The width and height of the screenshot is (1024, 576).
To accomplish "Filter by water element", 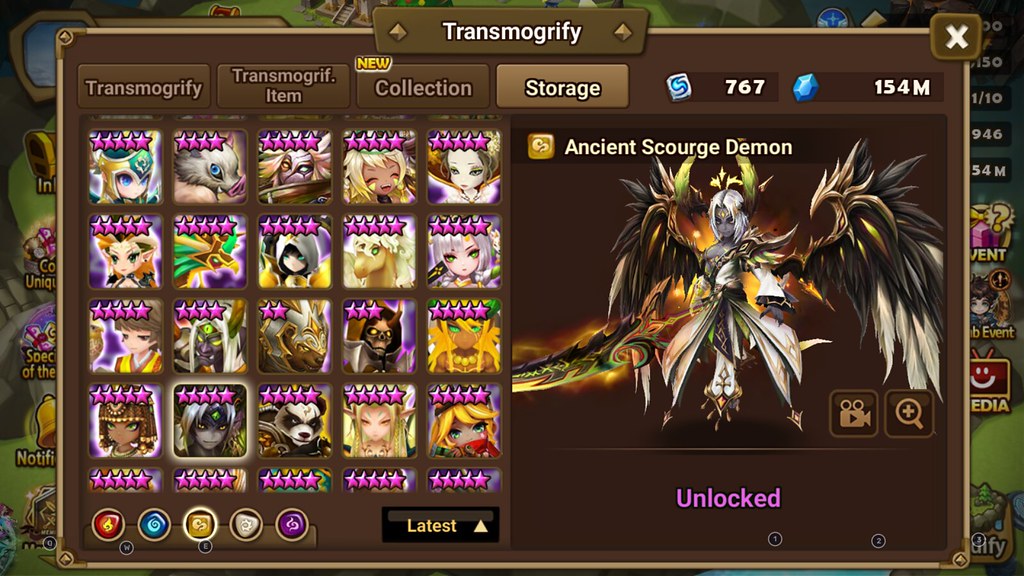I will pyautogui.click(x=154, y=523).
